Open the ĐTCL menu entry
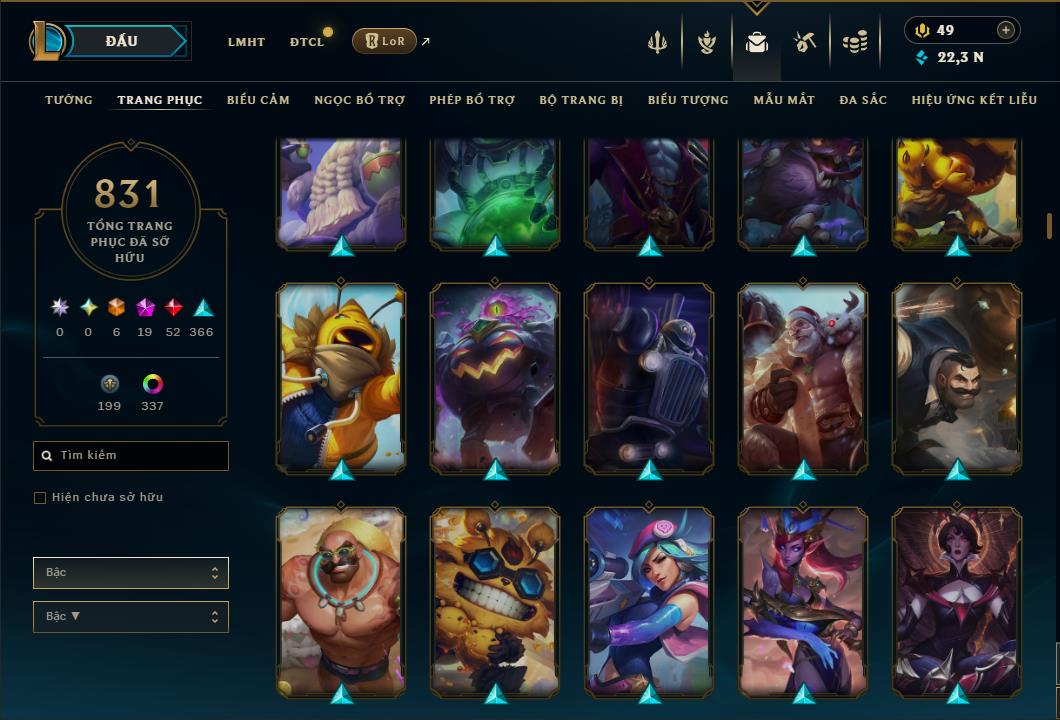1060x720 pixels. 307,42
